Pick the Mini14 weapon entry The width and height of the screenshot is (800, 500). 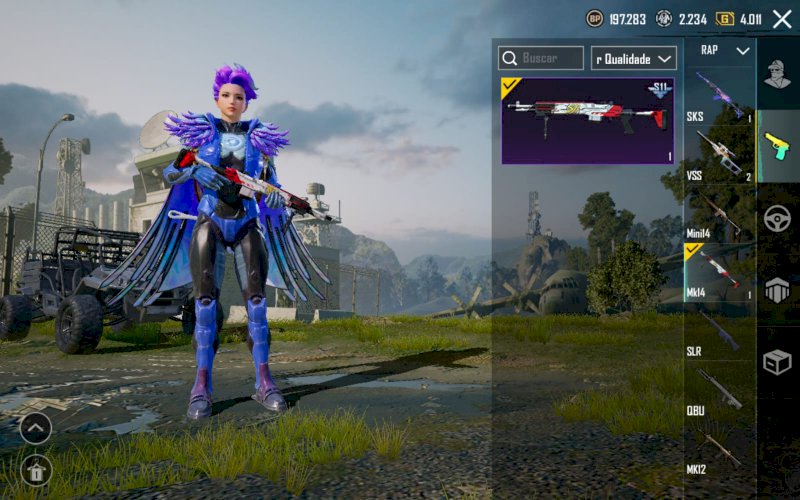coord(719,213)
